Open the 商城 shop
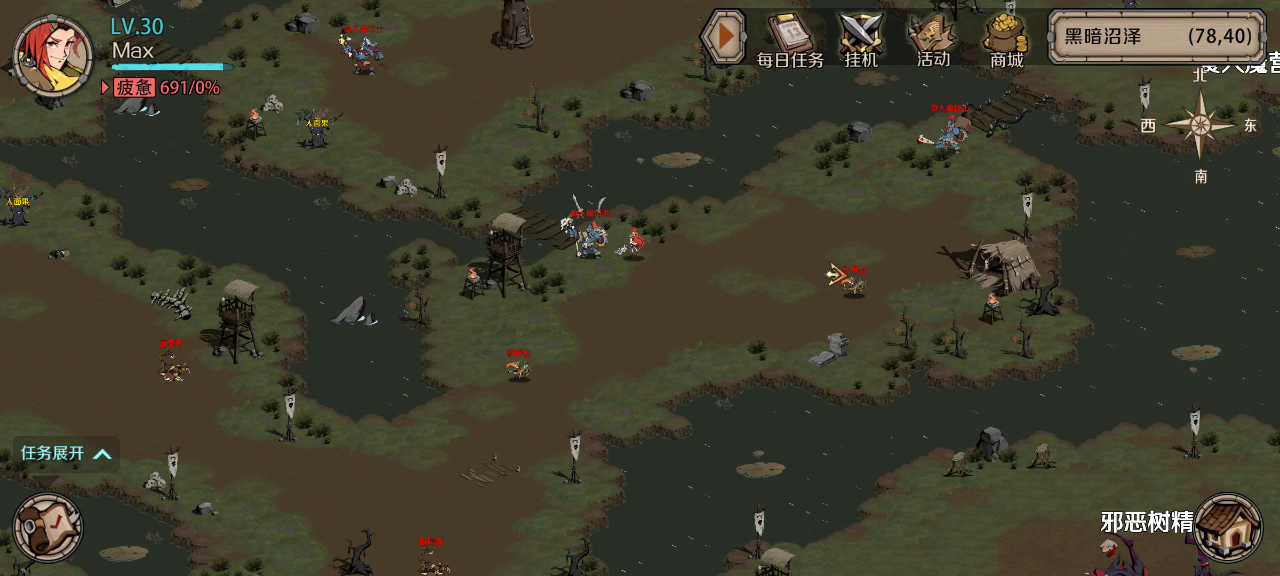 1007,40
